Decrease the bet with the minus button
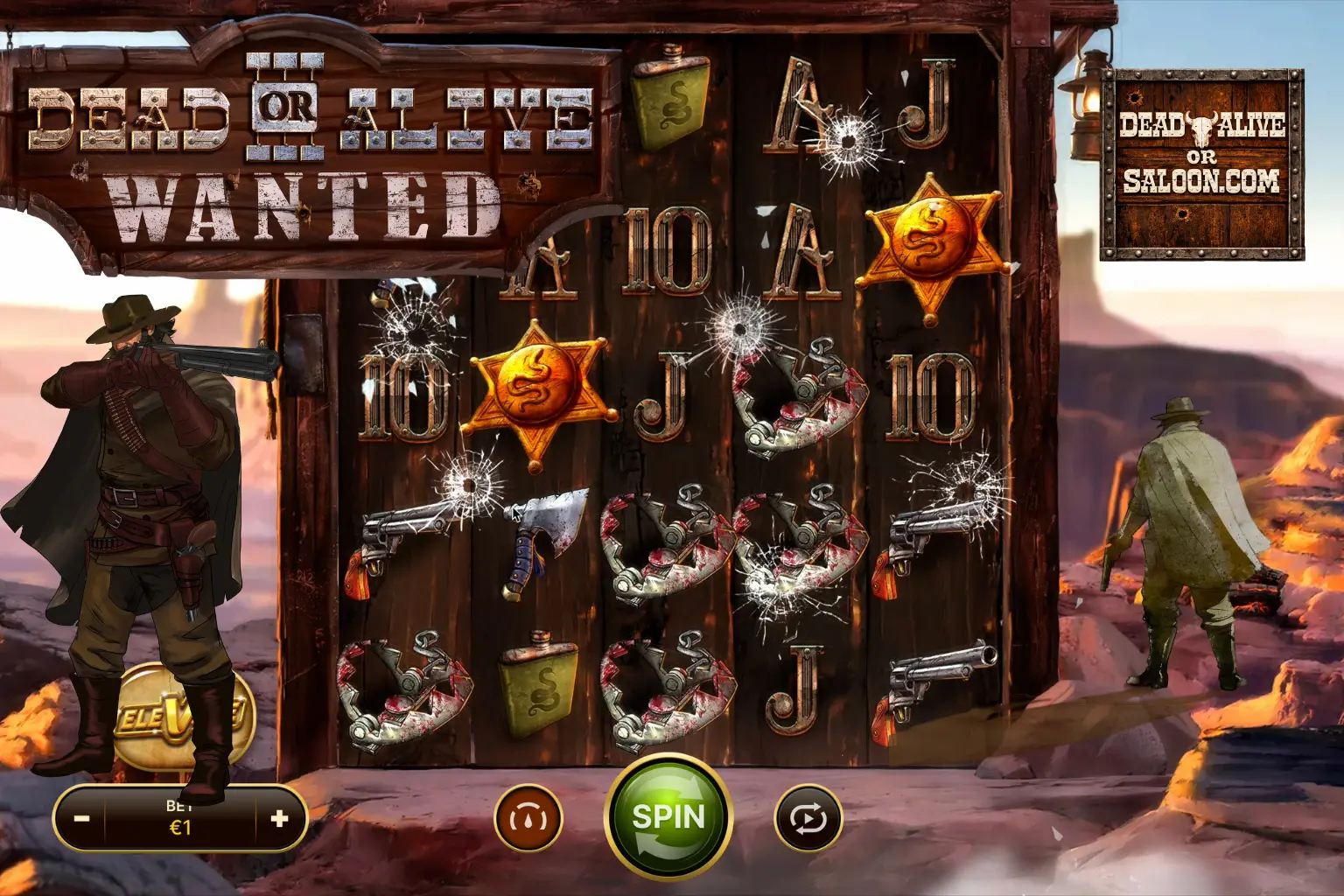1344x896 pixels. click(81, 819)
